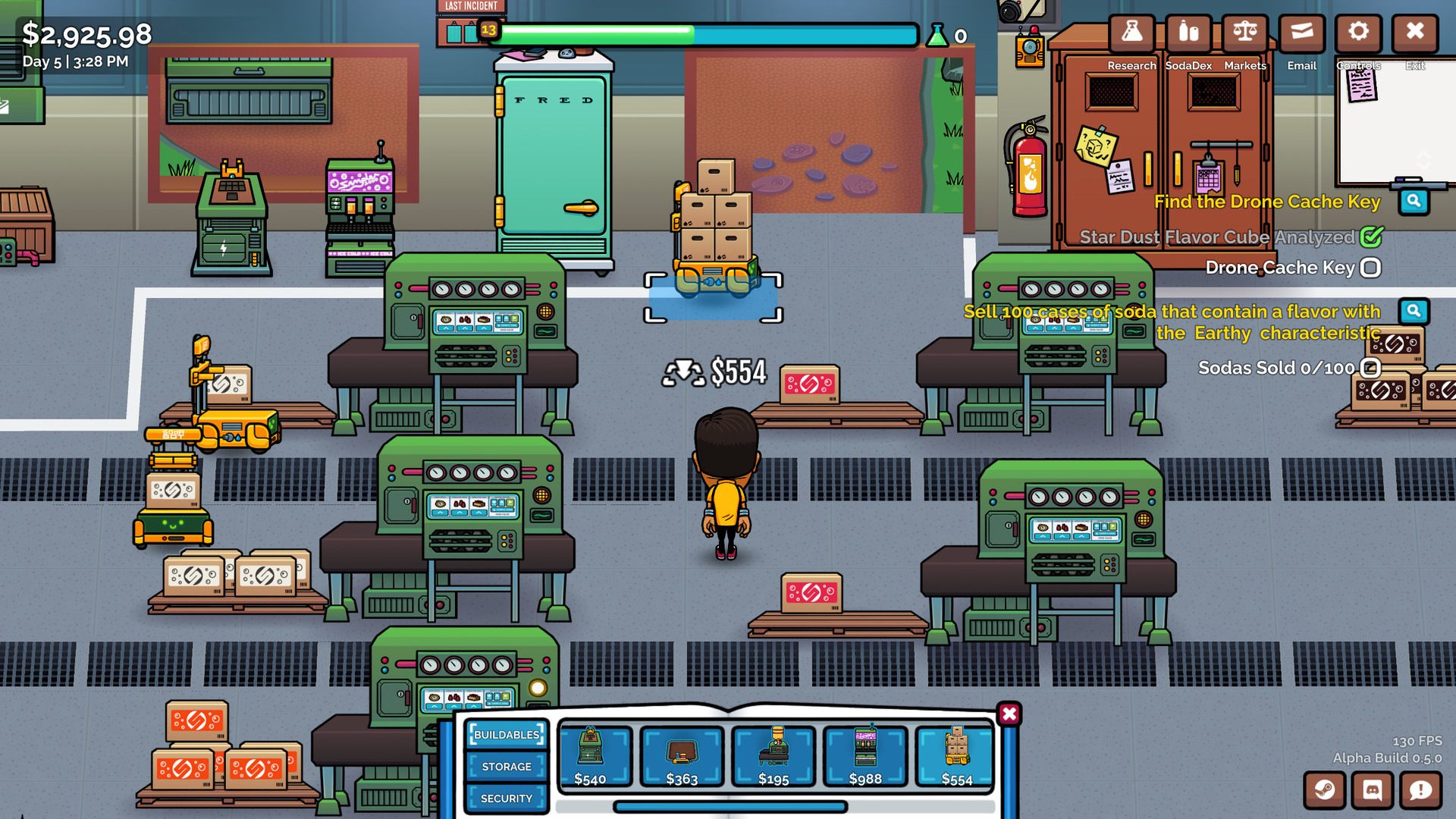The height and width of the screenshot is (819, 1456).
Task: Open the Research panel
Action: coord(1132,33)
